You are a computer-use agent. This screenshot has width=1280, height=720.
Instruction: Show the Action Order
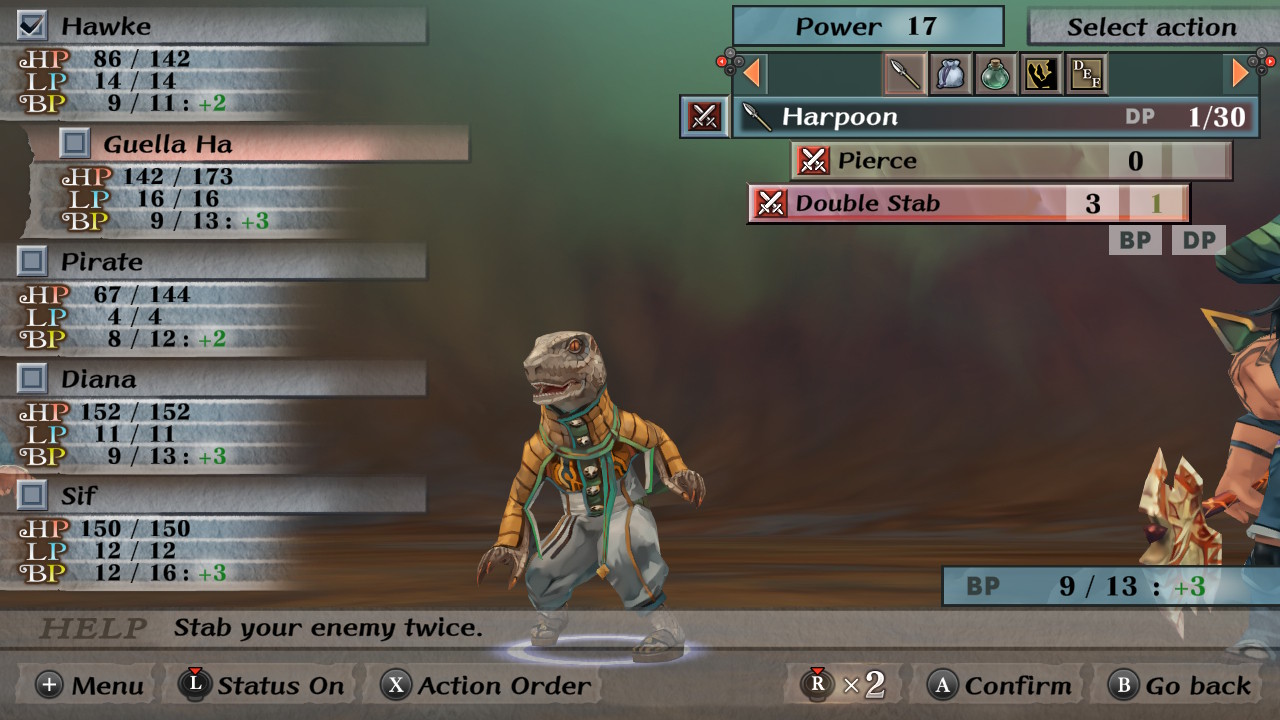coord(487,685)
